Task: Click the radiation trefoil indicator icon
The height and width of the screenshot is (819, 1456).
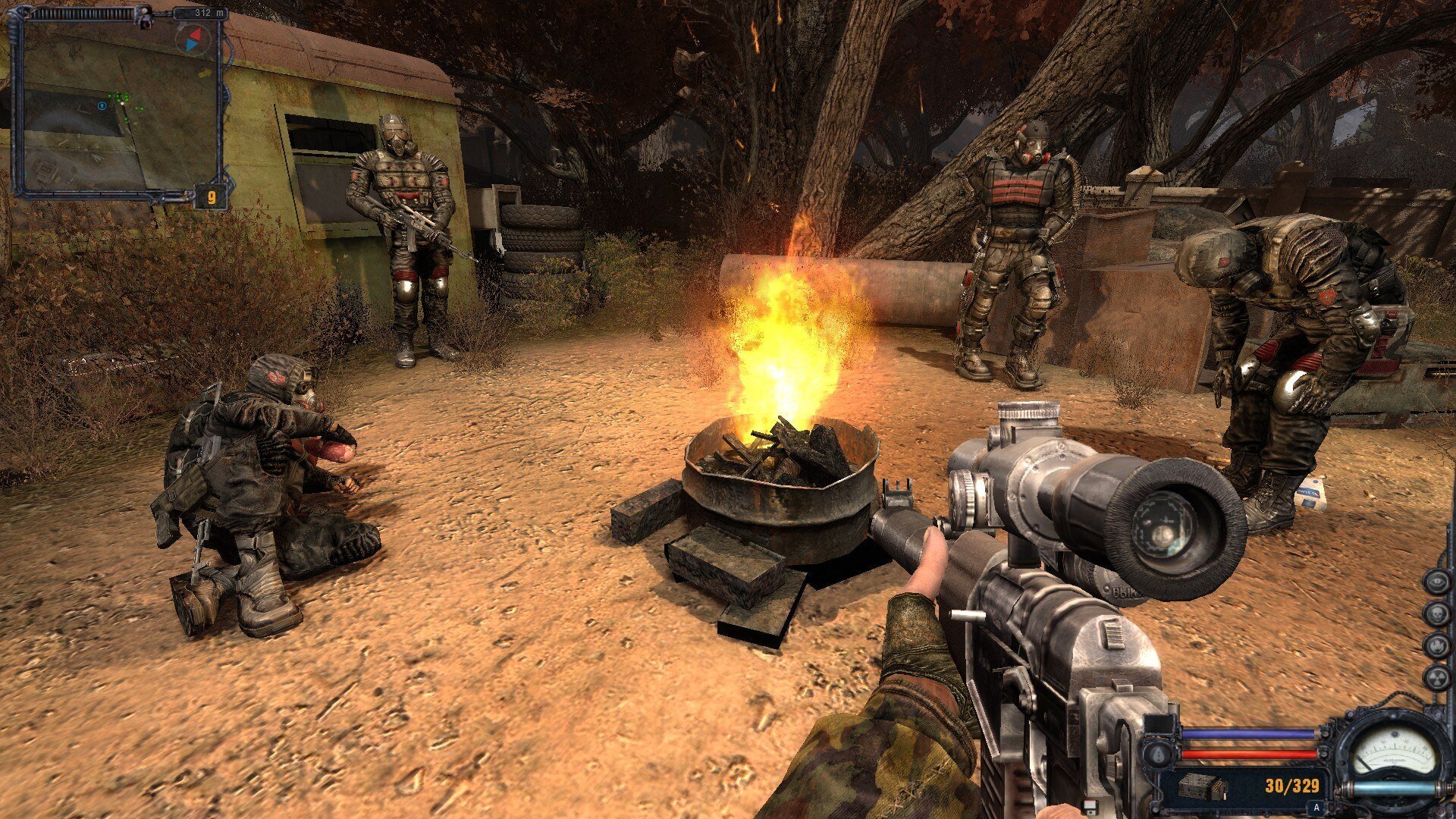Action: click(1436, 677)
